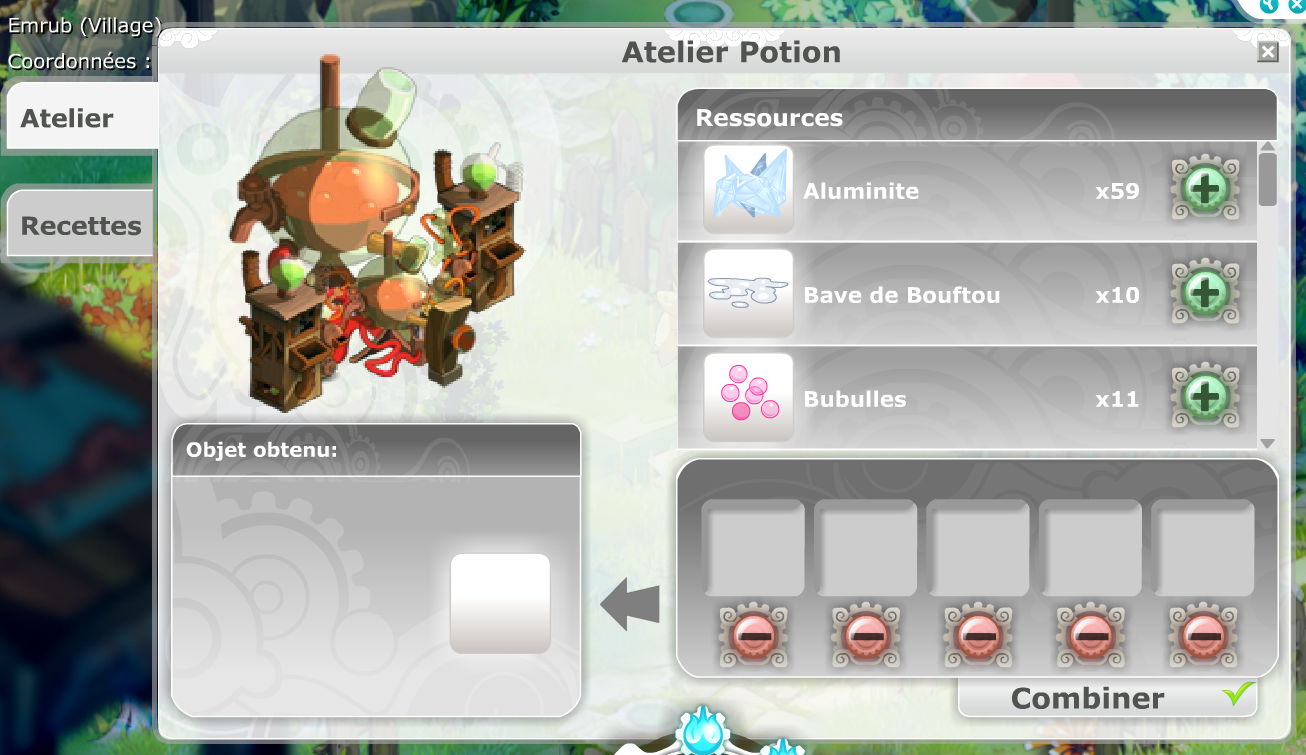Screen dimensions: 1306x755
Task: Add Bubulles using the green plus
Action: pyautogui.click(x=1205, y=398)
